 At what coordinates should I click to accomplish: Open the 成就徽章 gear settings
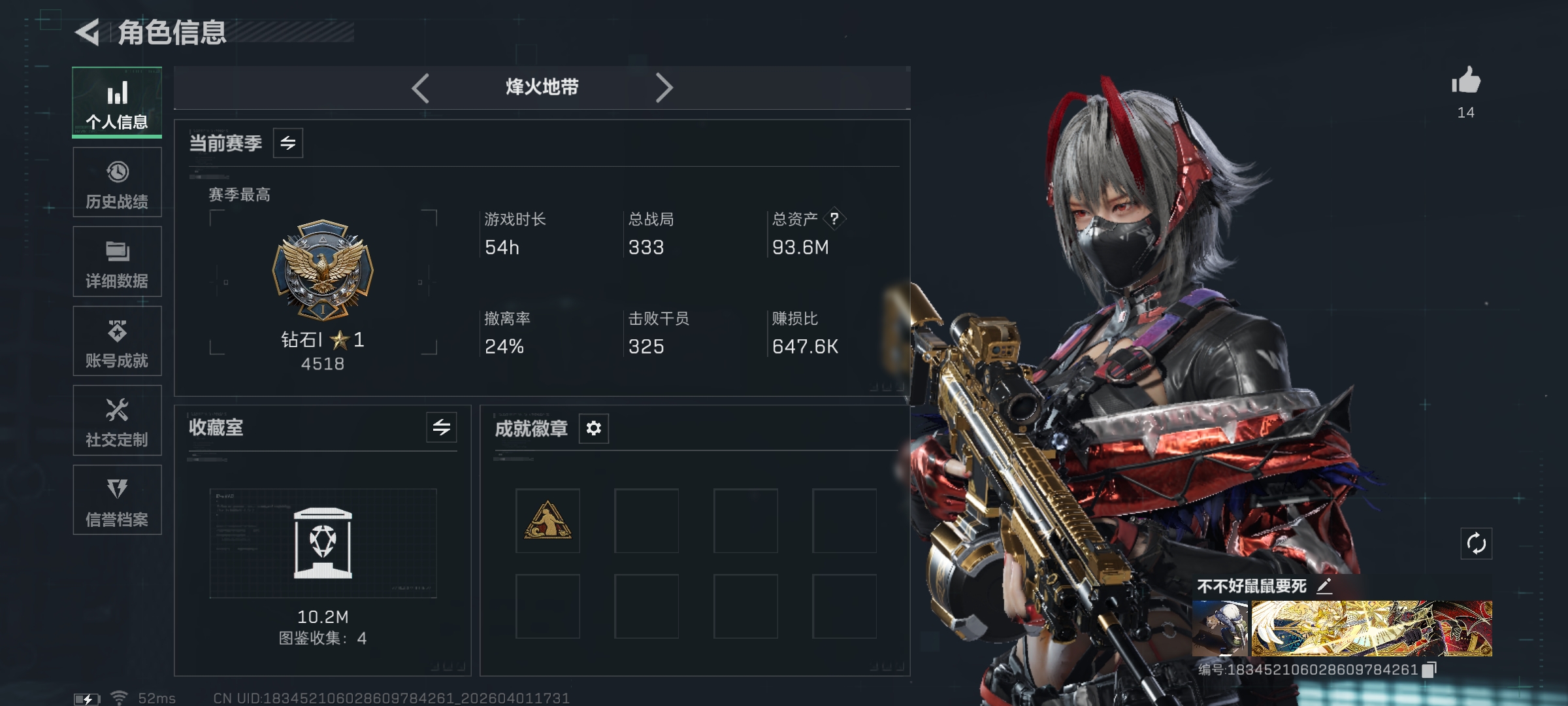click(594, 428)
